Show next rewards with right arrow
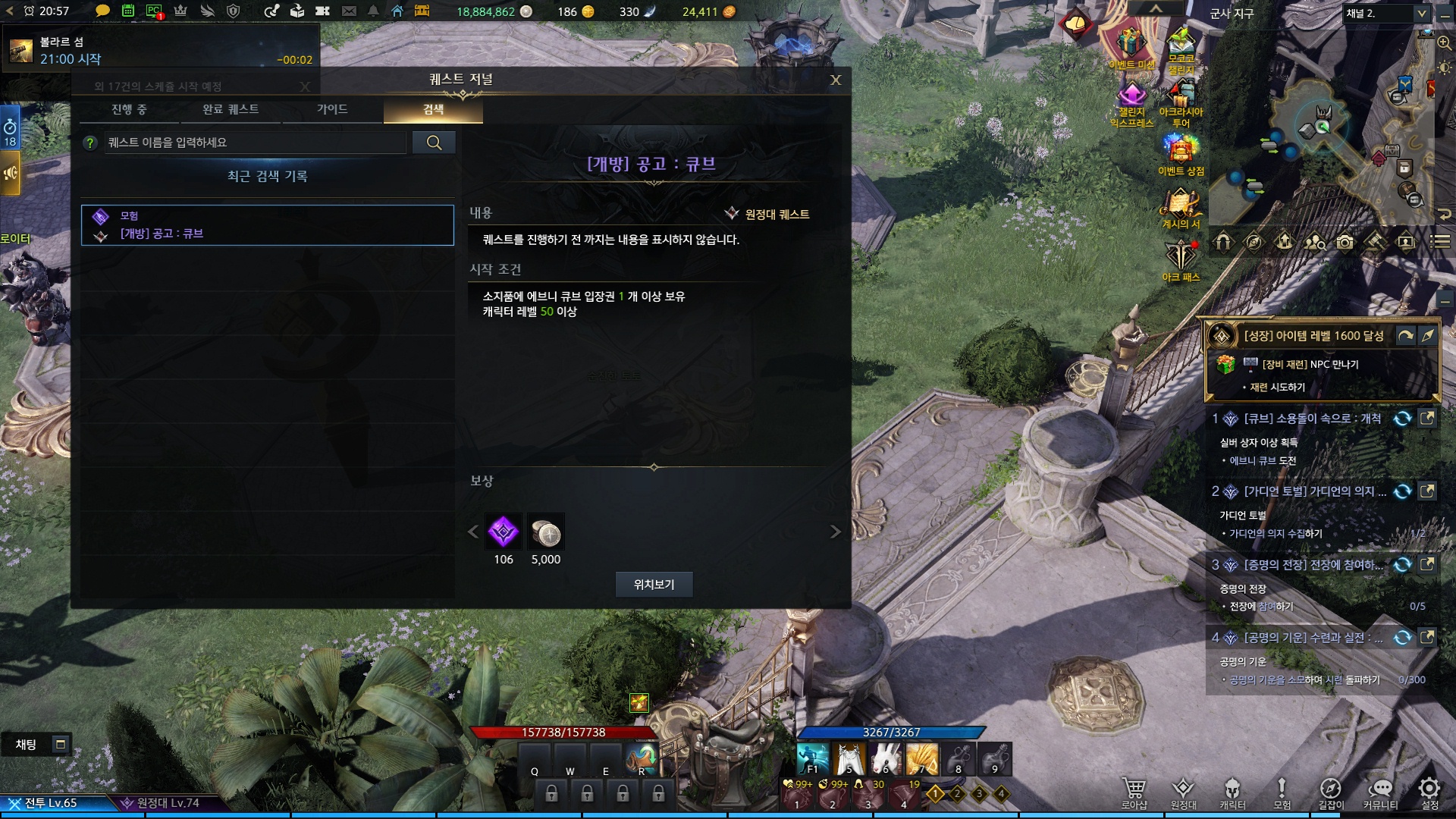Image resolution: width=1456 pixels, height=819 pixels. [835, 532]
